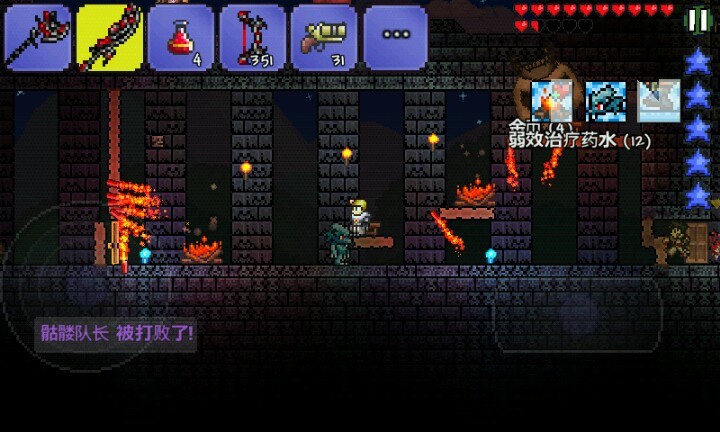The width and height of the screenshot is (720, 432).
Task: Tap the blue fish pet buff icon
Action: pos(605,101)
